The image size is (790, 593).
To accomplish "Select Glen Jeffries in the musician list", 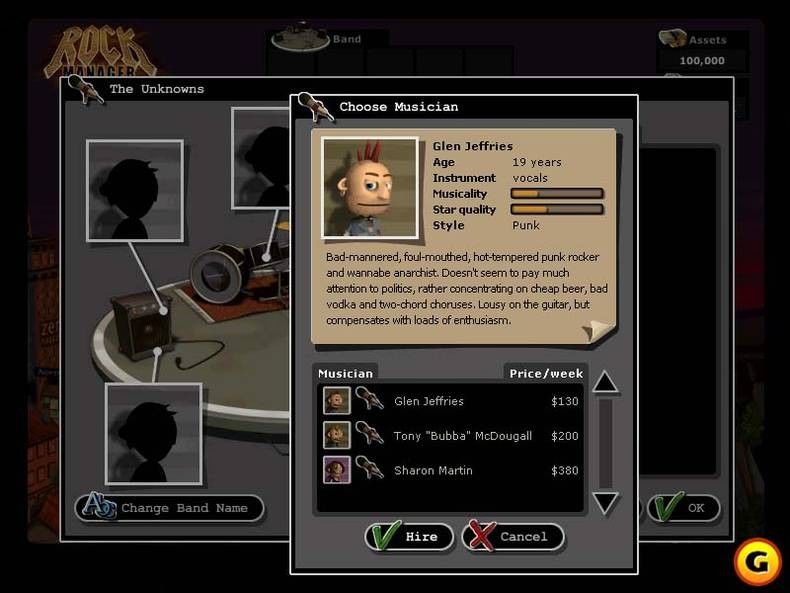I will (429, 402).
